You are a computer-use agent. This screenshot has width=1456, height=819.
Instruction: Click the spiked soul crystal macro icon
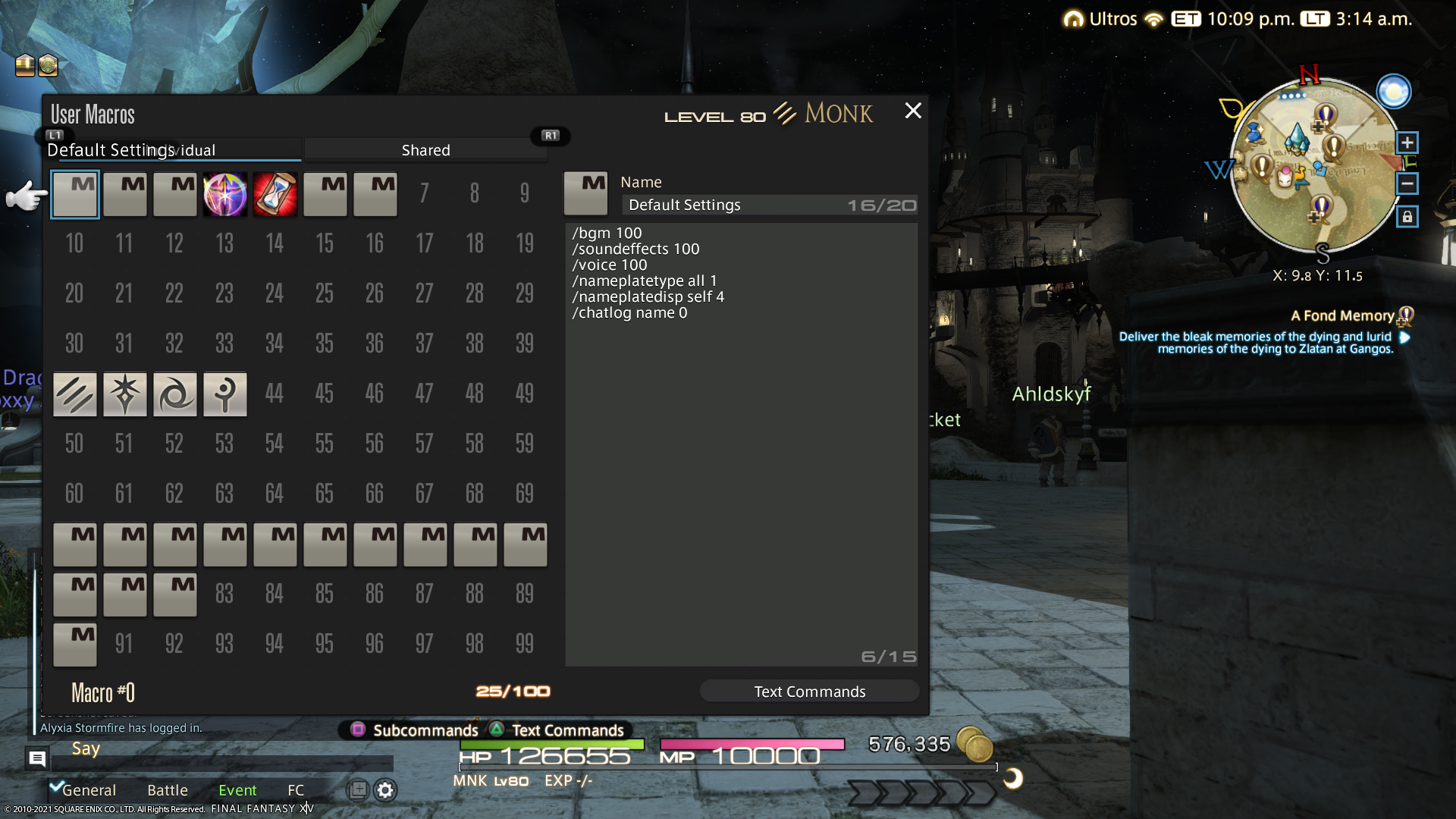(x=125, y=394)
